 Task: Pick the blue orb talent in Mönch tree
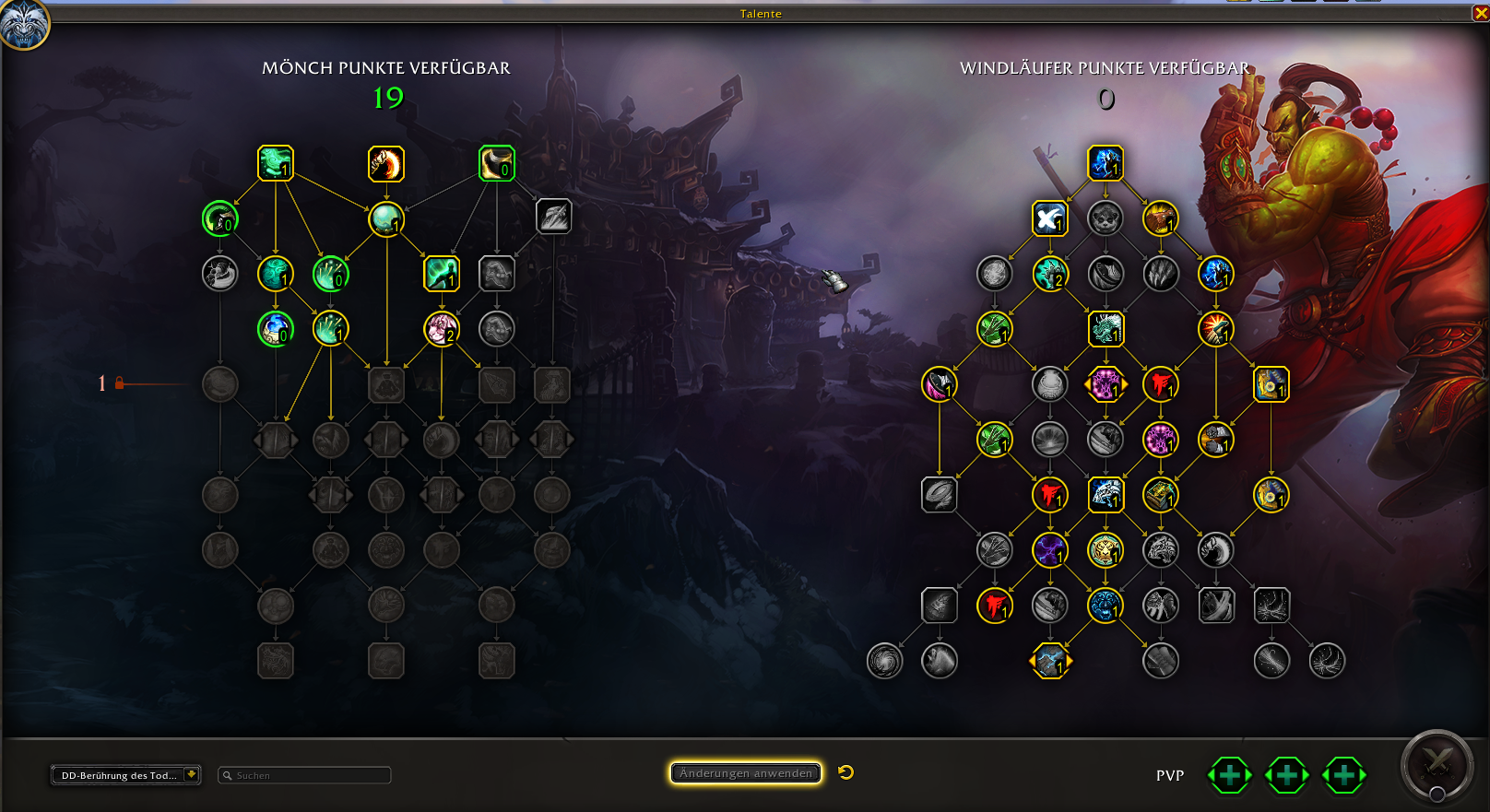275,329
